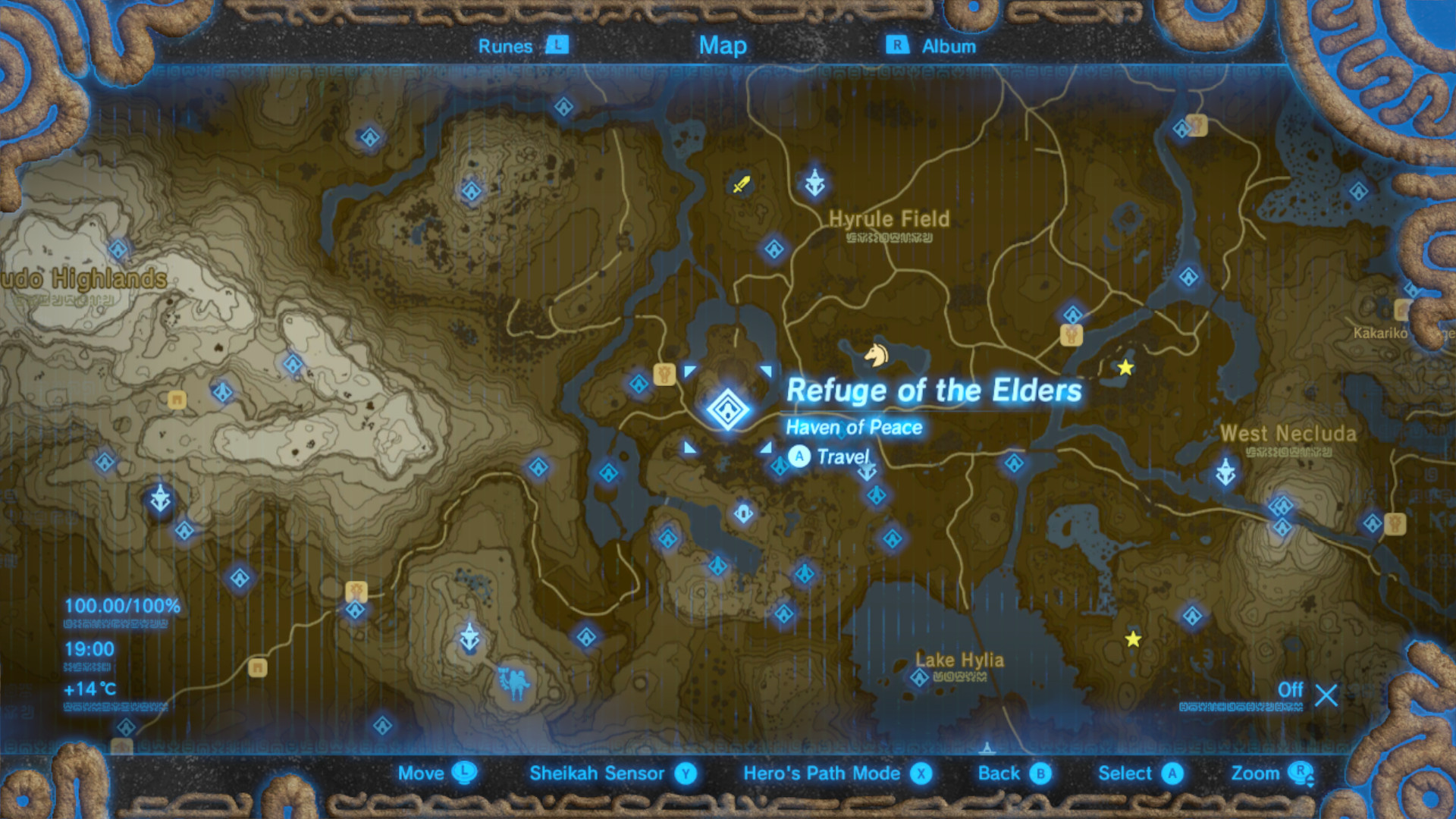Viewport: 1456px width, 819px height.
Task: Select the Refuge of the Elders shrine icon
Action: coord(726,409)
